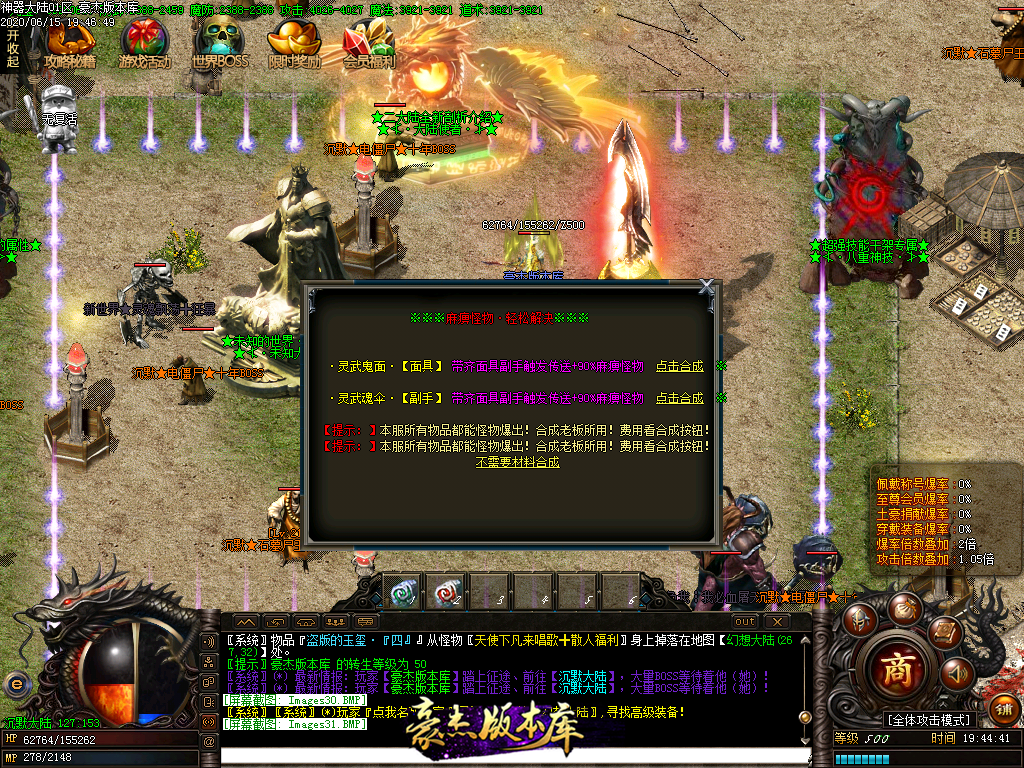
Task: Open the 游戏活动 events icon
Action: pyautogui.click(x=145, y=44)
